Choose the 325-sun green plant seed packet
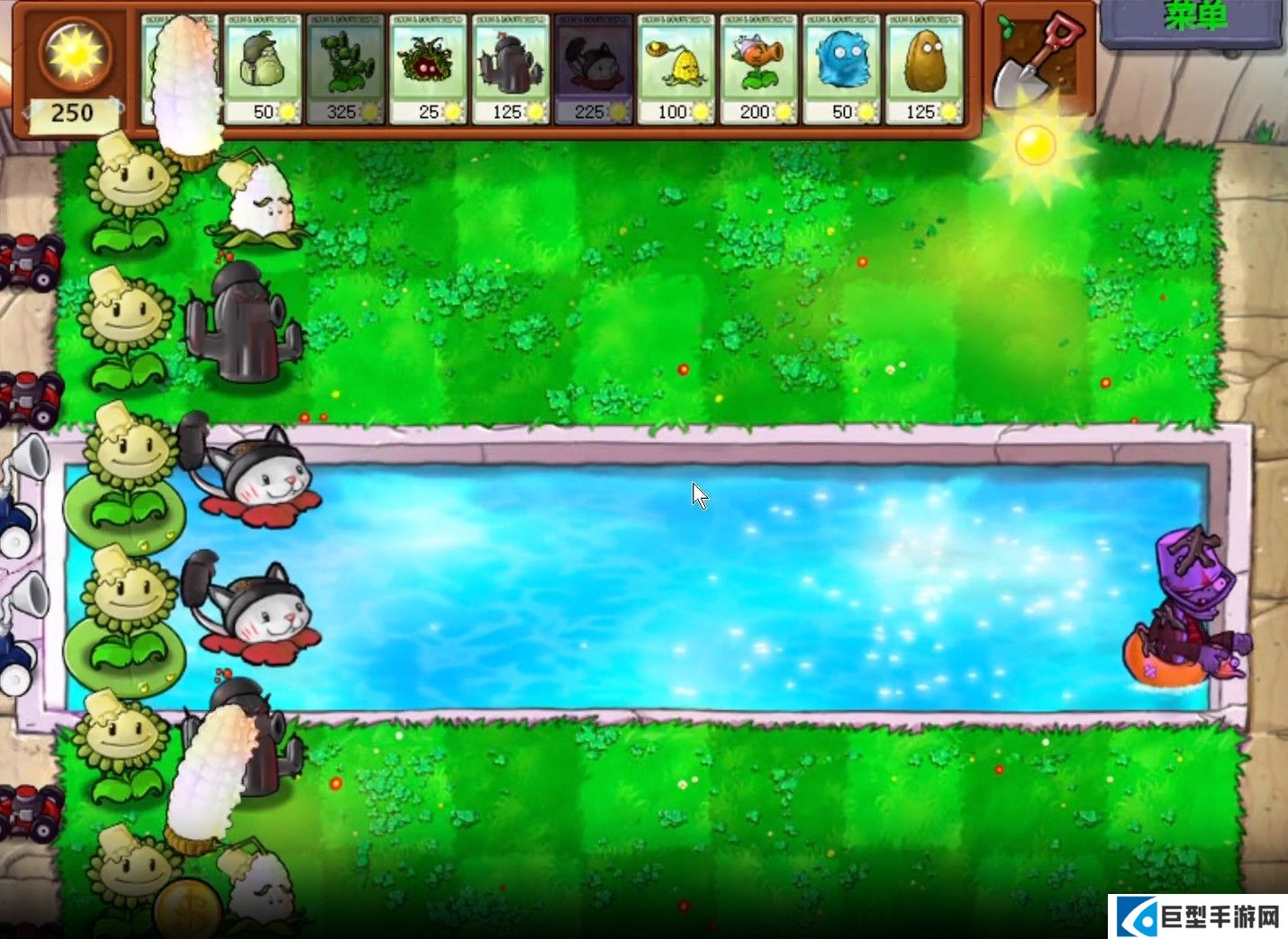Viewport: 1288px width, 939px height. point(345,69)
